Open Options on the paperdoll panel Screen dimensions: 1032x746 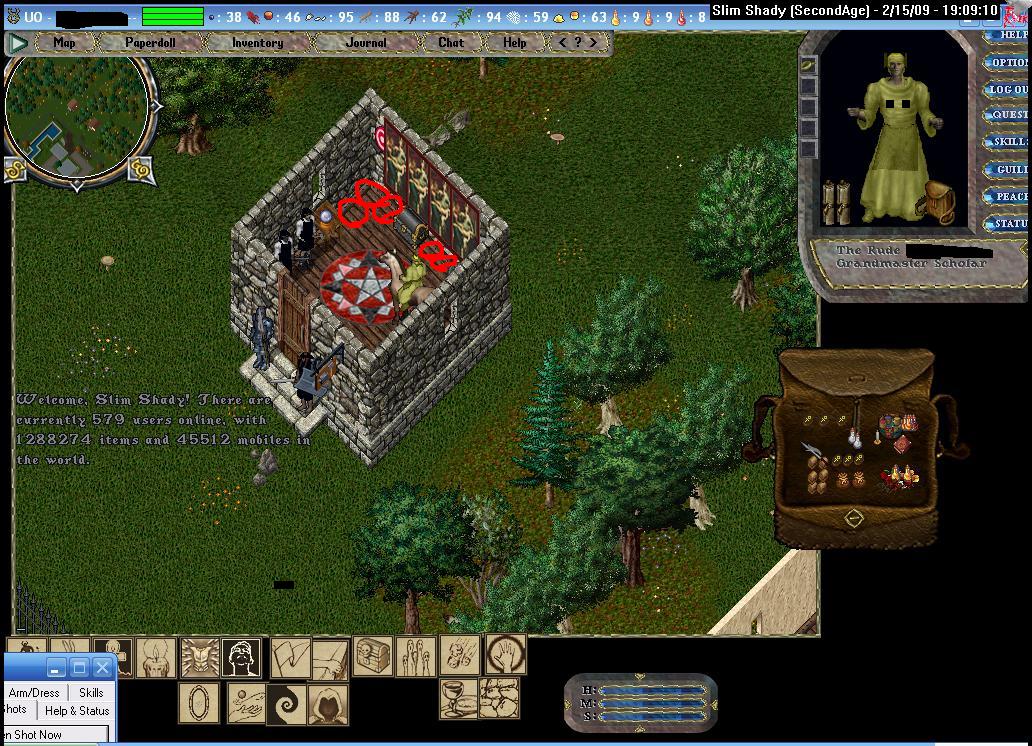1008,62
